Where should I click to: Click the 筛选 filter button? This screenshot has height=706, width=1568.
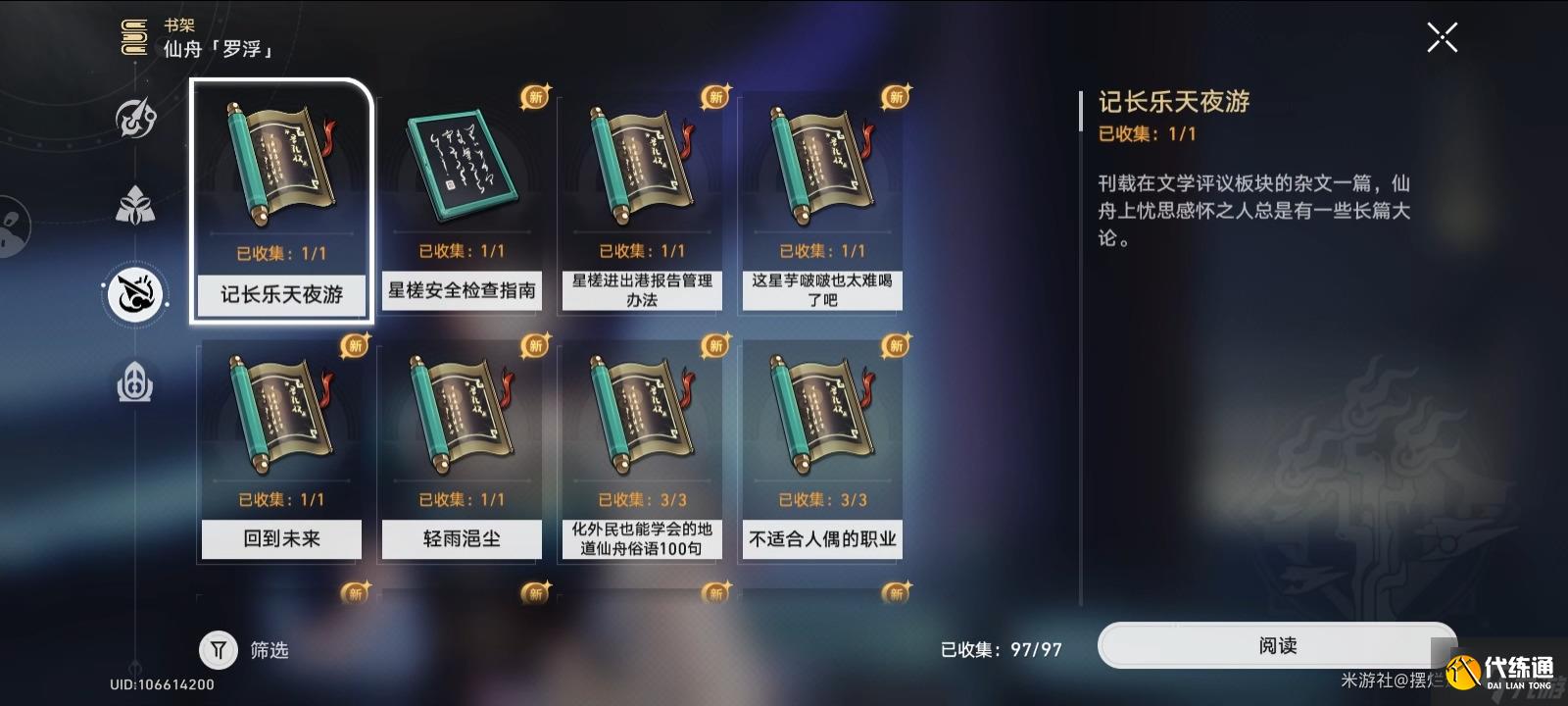tap(245, 649)
